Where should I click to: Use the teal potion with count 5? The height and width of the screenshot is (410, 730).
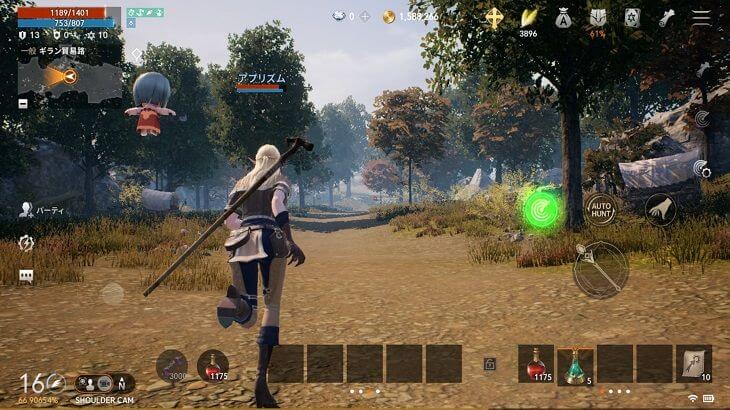click(575, 364)
